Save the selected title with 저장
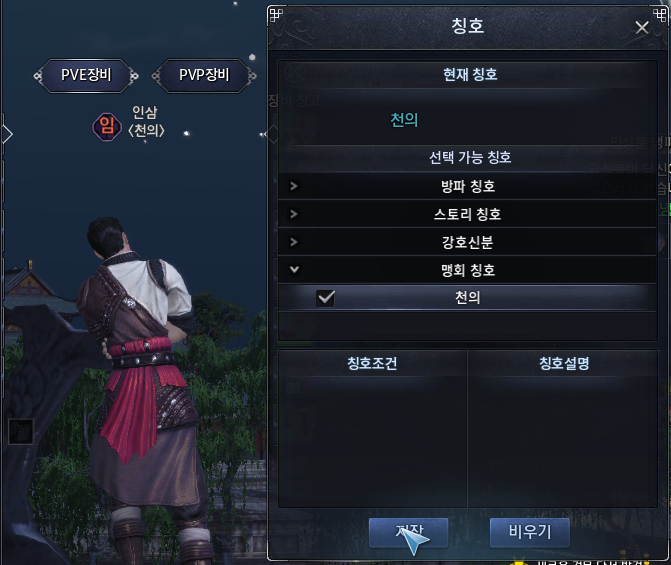 (409, 531)
